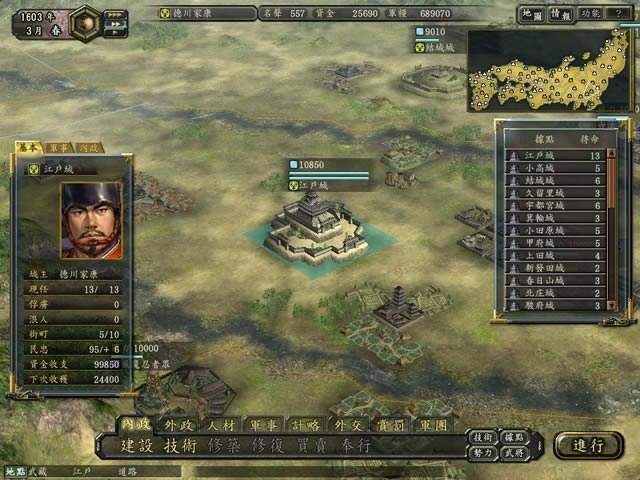Switch to the 人材 command tab
The image size is (640, 480).
click(222, 425)
